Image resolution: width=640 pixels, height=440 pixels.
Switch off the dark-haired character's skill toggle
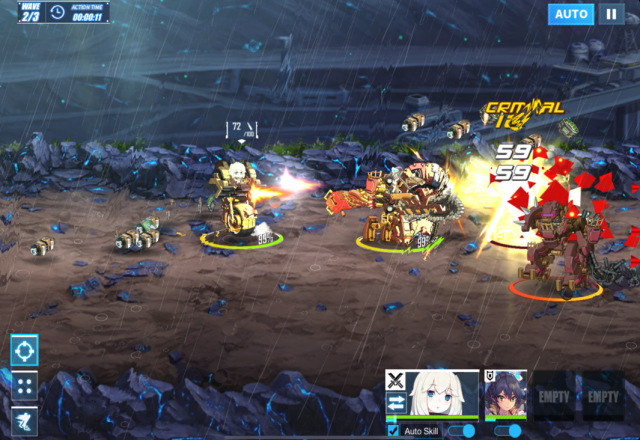tap(508, 431)
